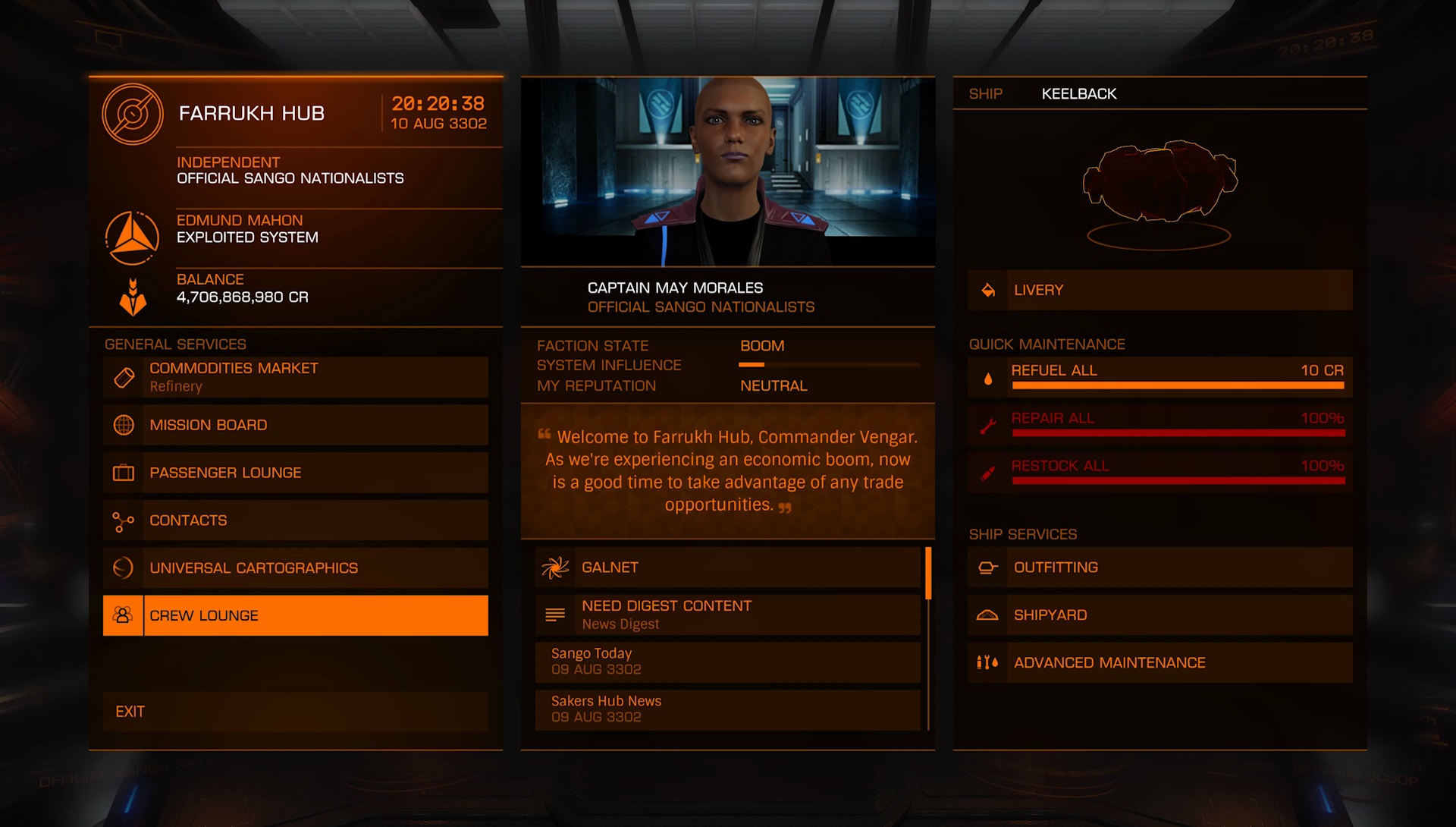
Task: Open the Commodities Market
Action: point(296,377)
